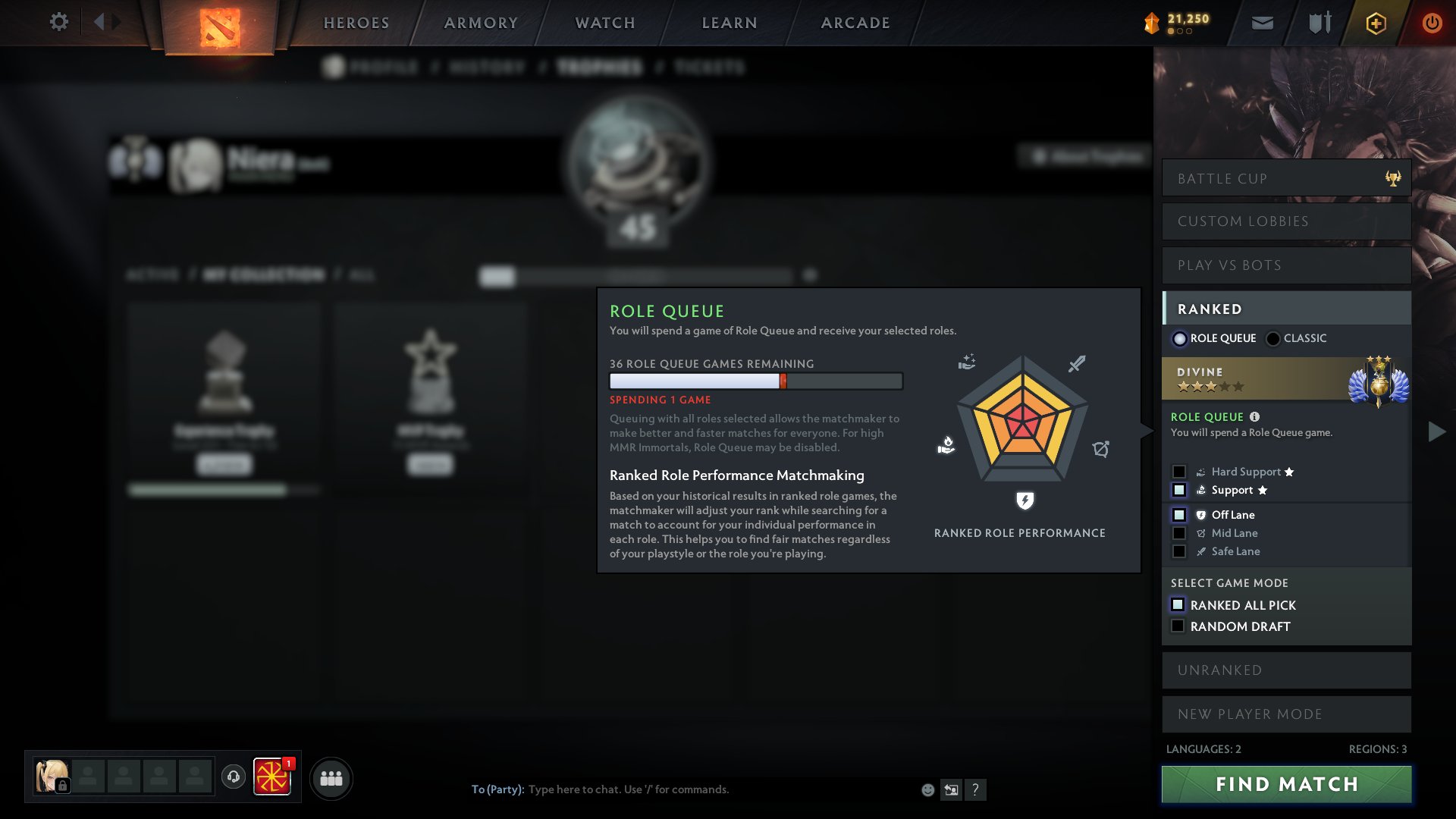
Task: Check the Hard Support role checkbox
Action: click(x=1179, y=471)
